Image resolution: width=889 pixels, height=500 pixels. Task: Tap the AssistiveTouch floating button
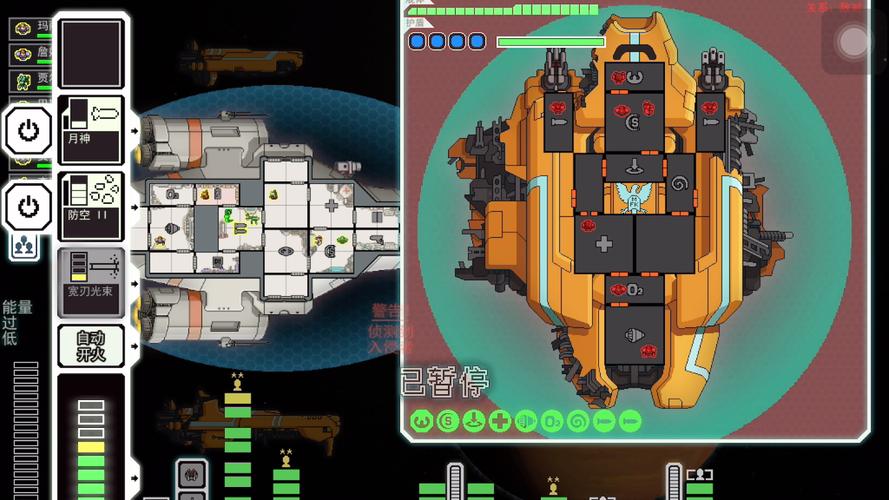click(x=853, y=41)
